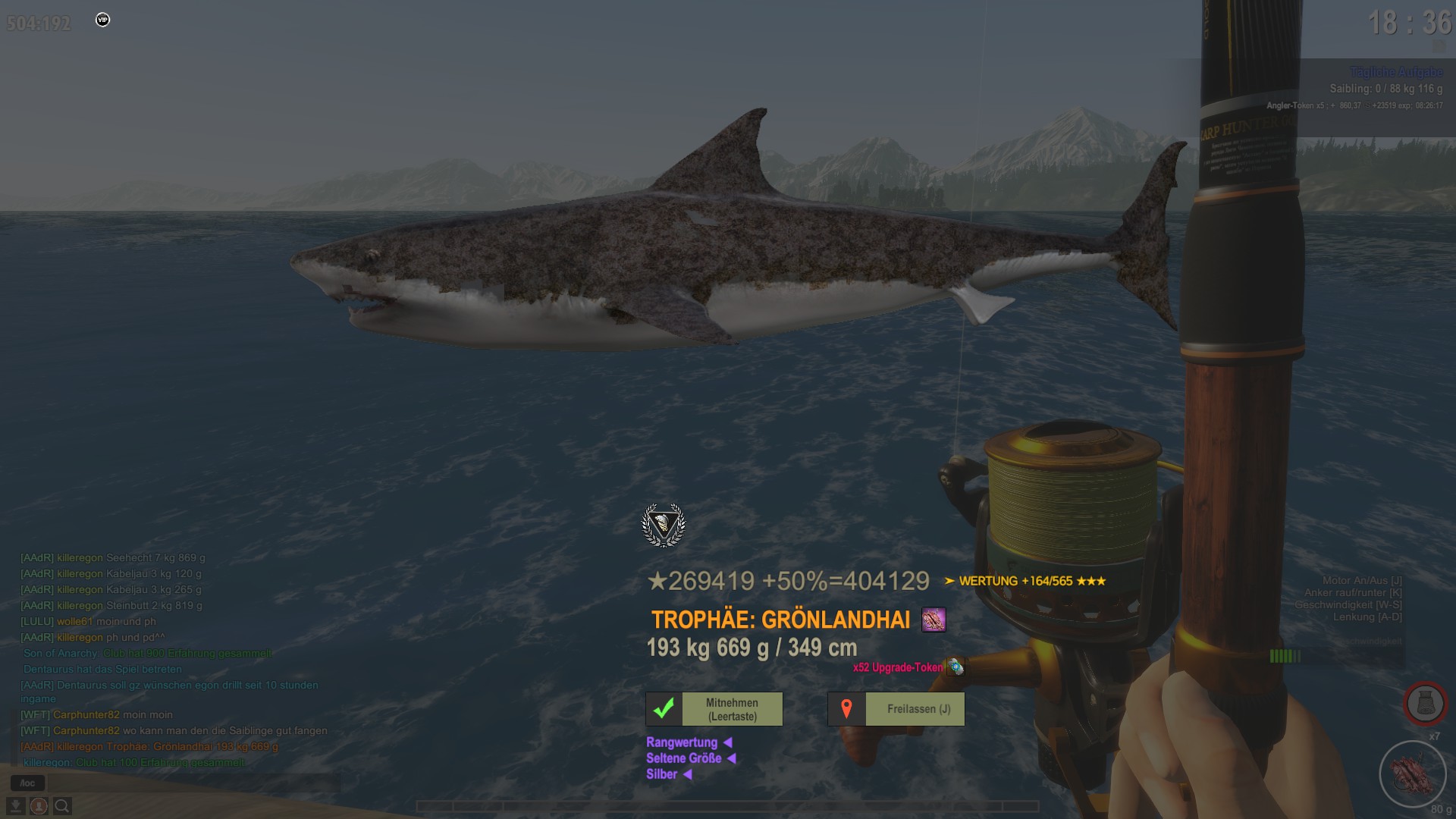Click the Upgrade-Token reward icon
This screenshot has height=819, width=1456.
[x=955, y=667]
